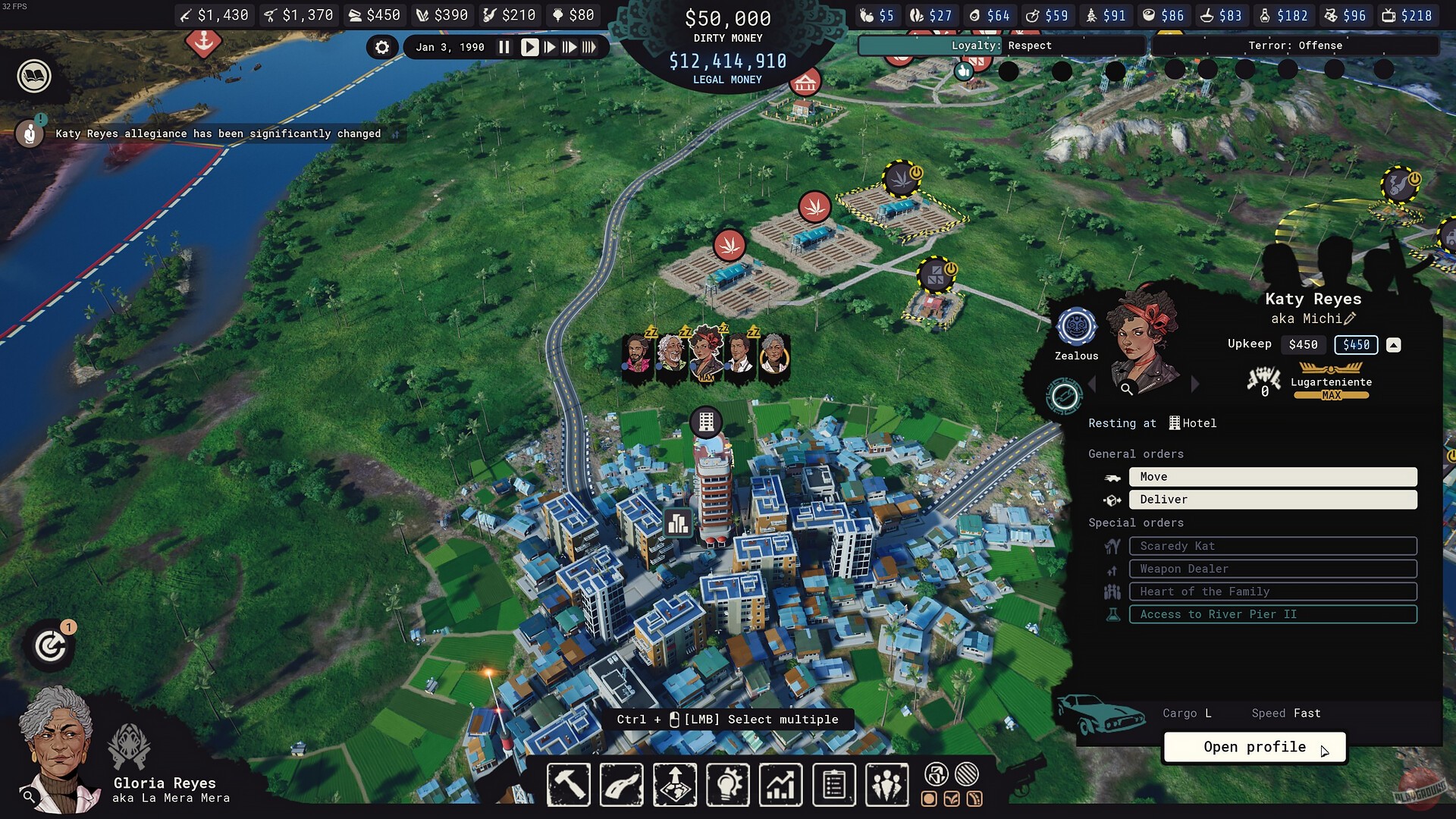Screen dimensions: 1456x819
Task: Open the game settings gear
Action: click(382, 47)
